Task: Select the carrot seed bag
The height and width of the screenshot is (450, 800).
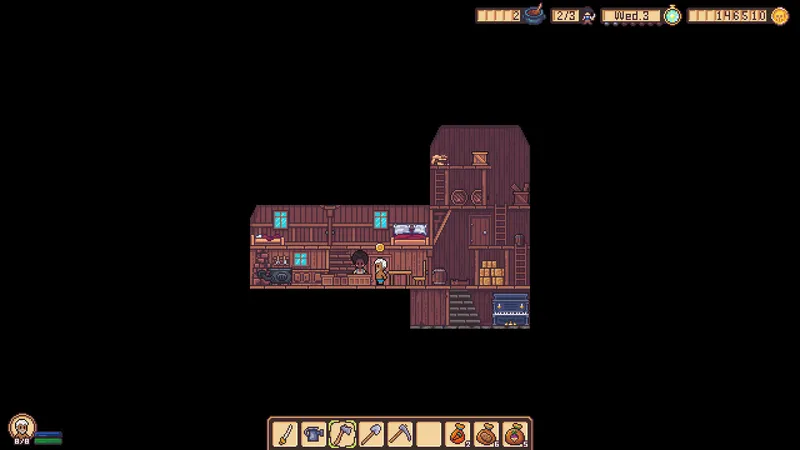Action: [x=458, y=434]
